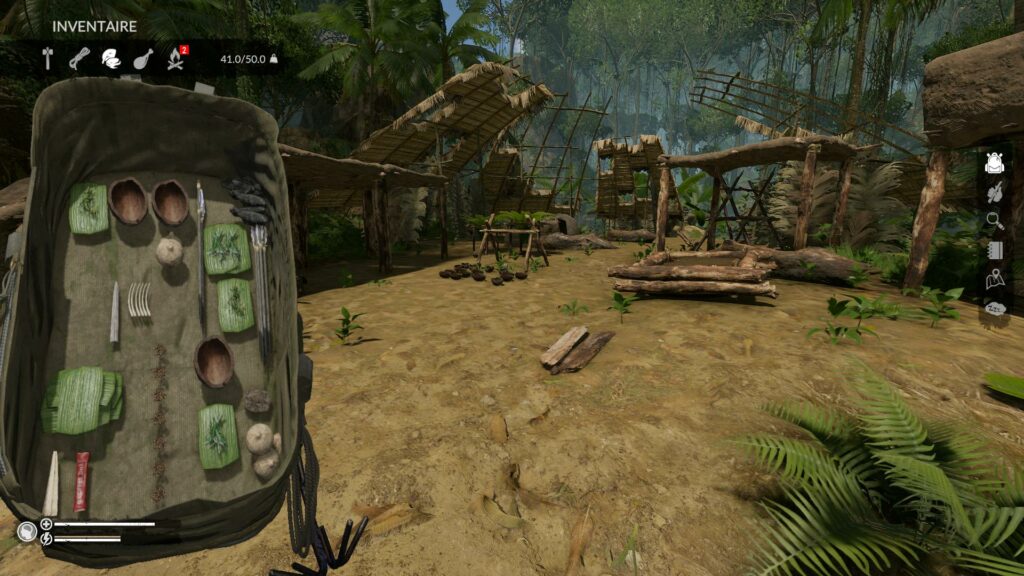Open the notebook icon
Image resolution: width=1024 pixels, height=576 pixels.
point(994,250)
